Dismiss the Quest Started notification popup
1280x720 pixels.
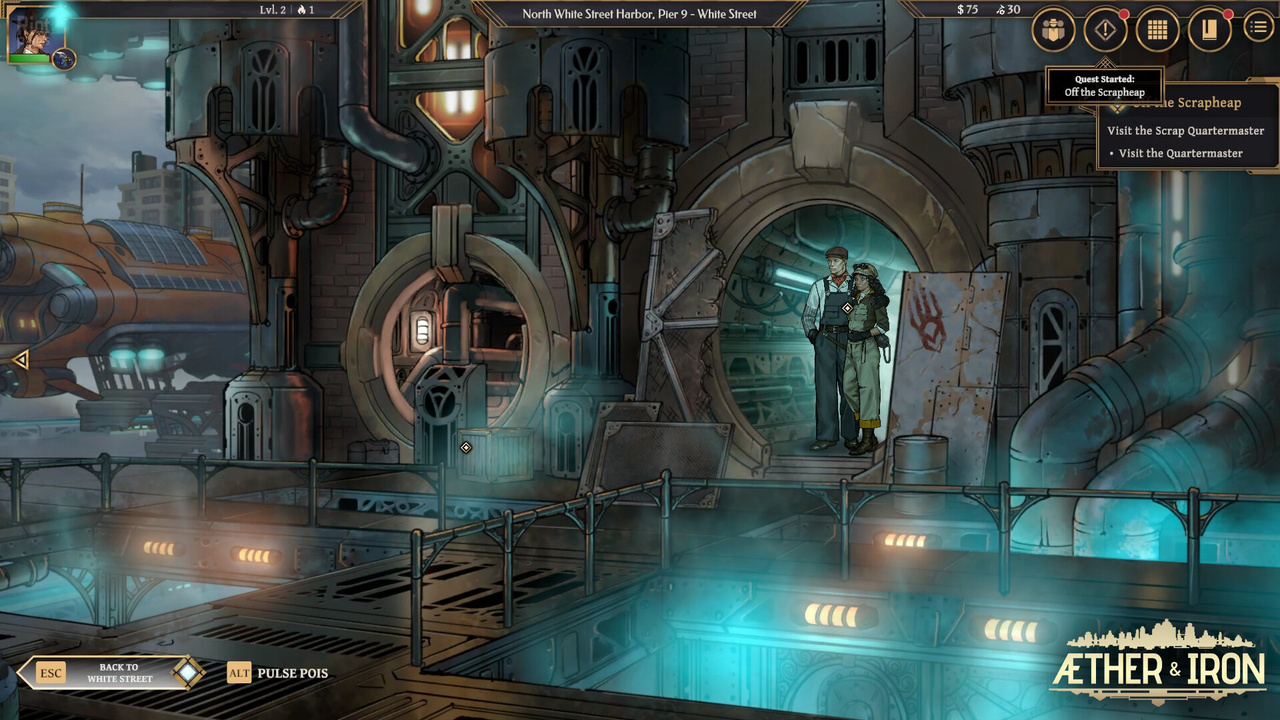1104,86
